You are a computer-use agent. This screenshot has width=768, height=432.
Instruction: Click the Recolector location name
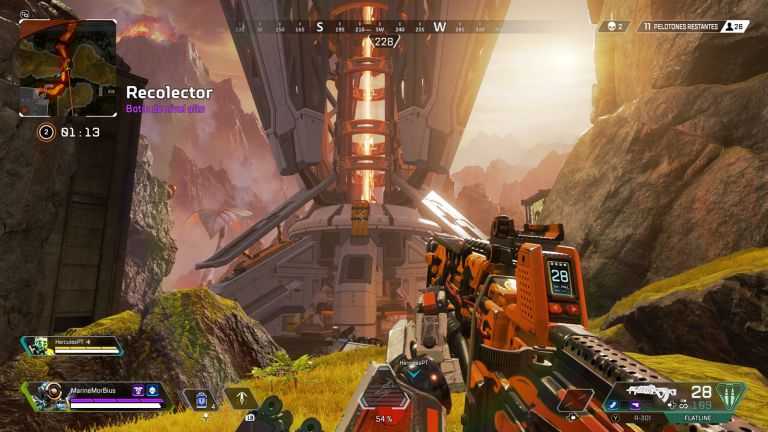(x=169, y=92)
